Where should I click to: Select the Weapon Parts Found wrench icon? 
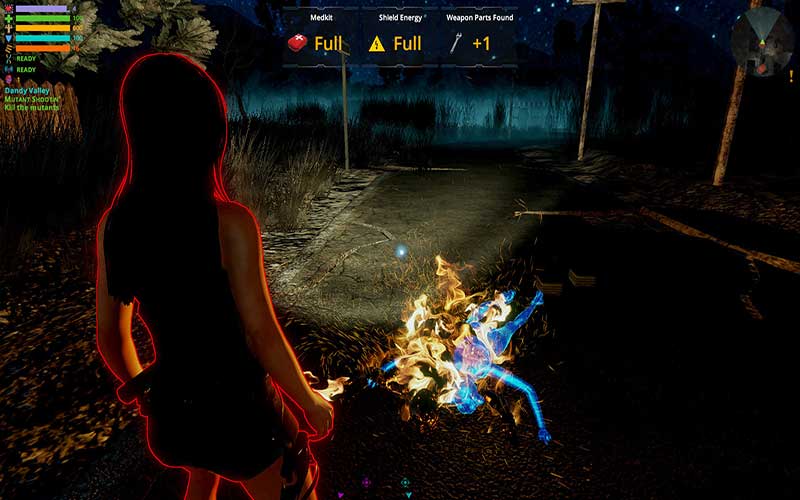point(457,43)
